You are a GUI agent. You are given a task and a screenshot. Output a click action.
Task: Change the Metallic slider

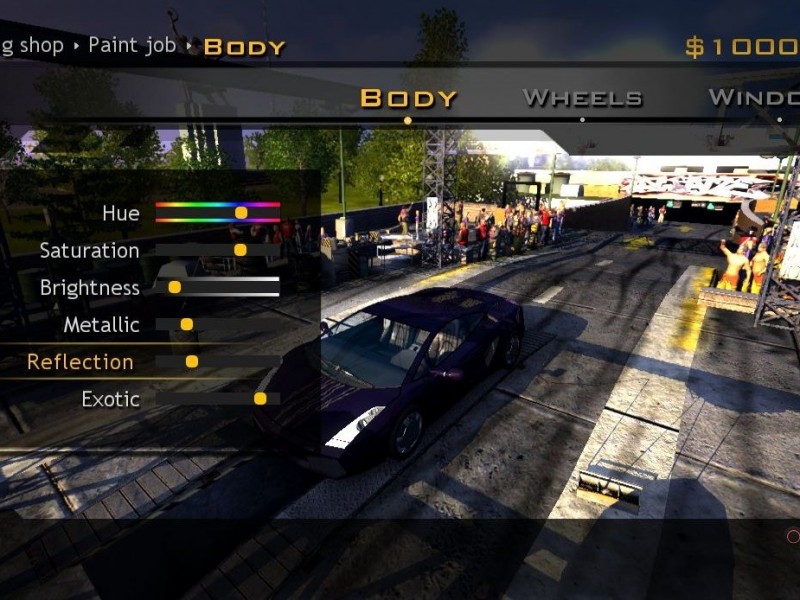[218, 324]
